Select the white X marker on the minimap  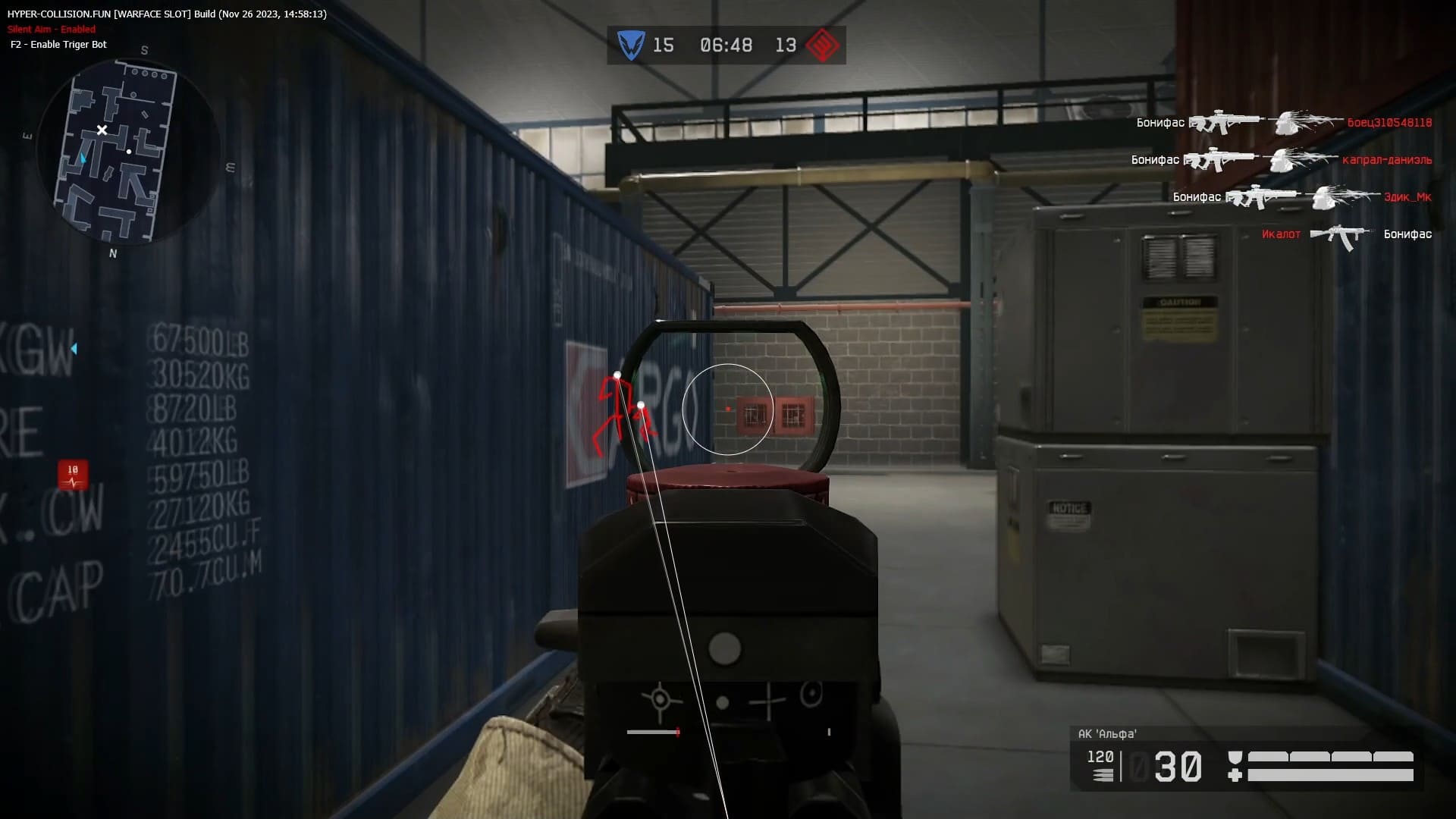(x=102, y=130)
